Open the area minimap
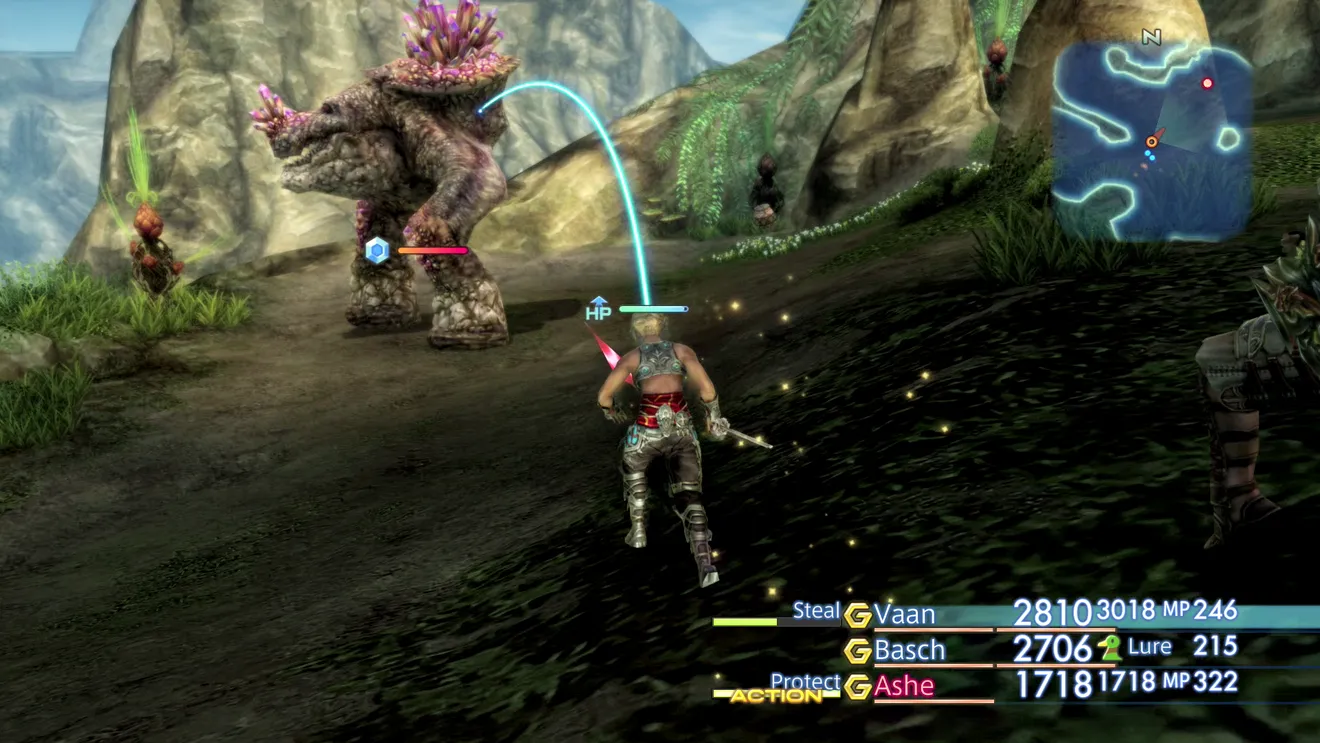This screenshot has width=1320, height=743. [x=1152, y=140]
